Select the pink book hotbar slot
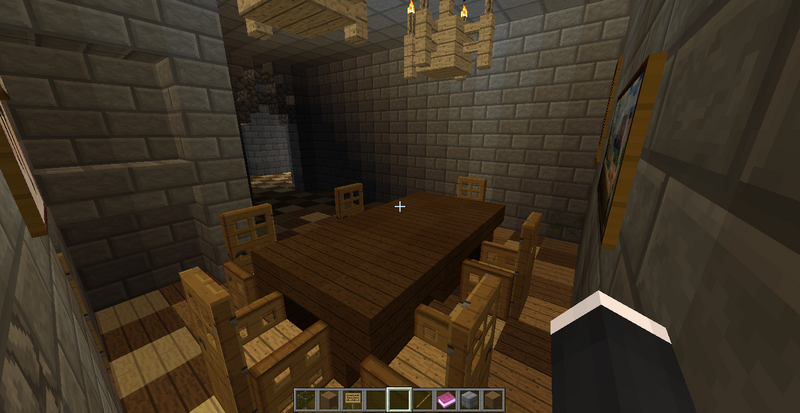800x413 pixels. pyautogui.click(x=446, y=400)
